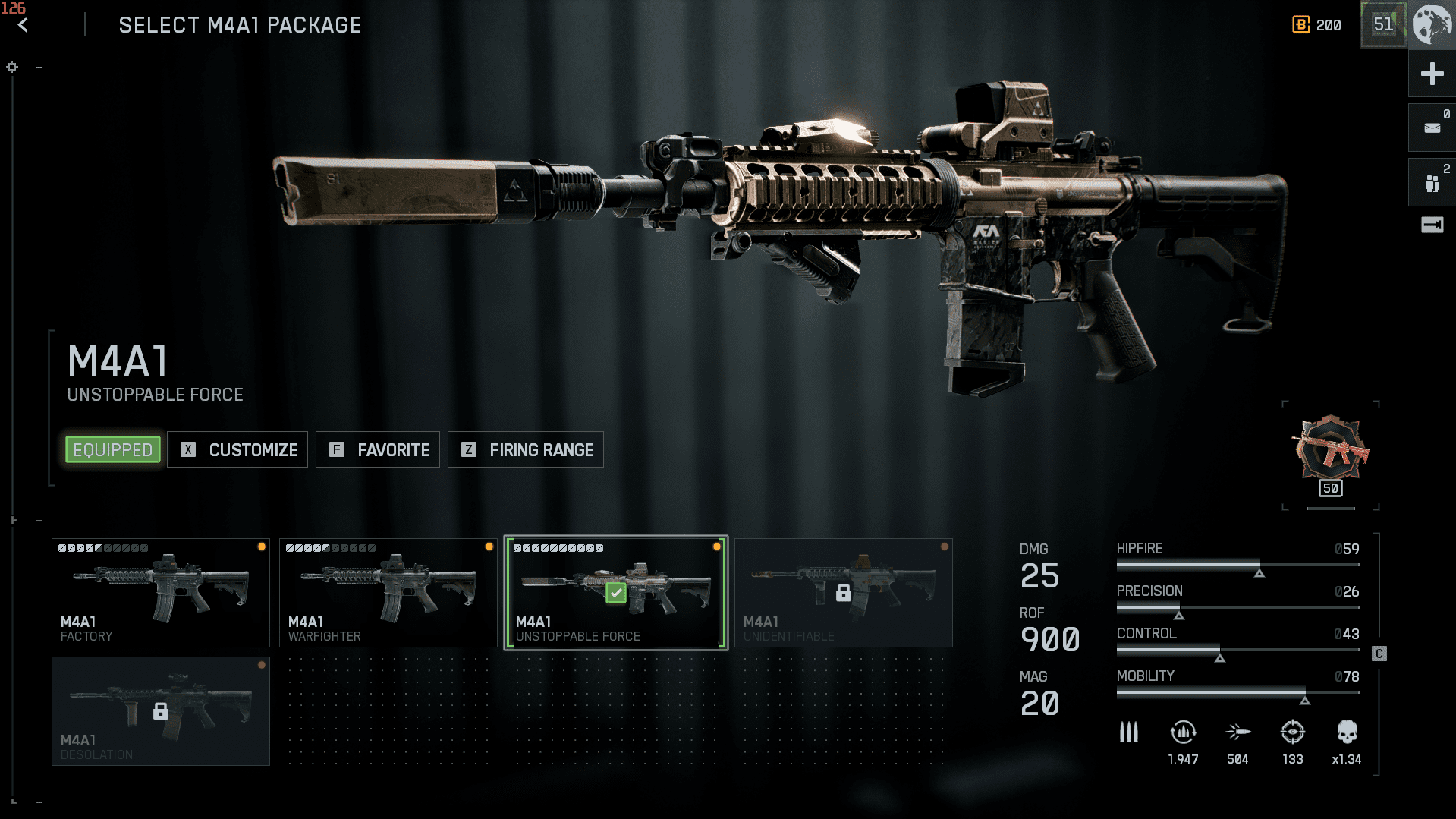Image resolution: width=1456 pixels, height=819 pixels.
Task: Pick the locked M4A1 Unidentifiable package
Action: 843,593
